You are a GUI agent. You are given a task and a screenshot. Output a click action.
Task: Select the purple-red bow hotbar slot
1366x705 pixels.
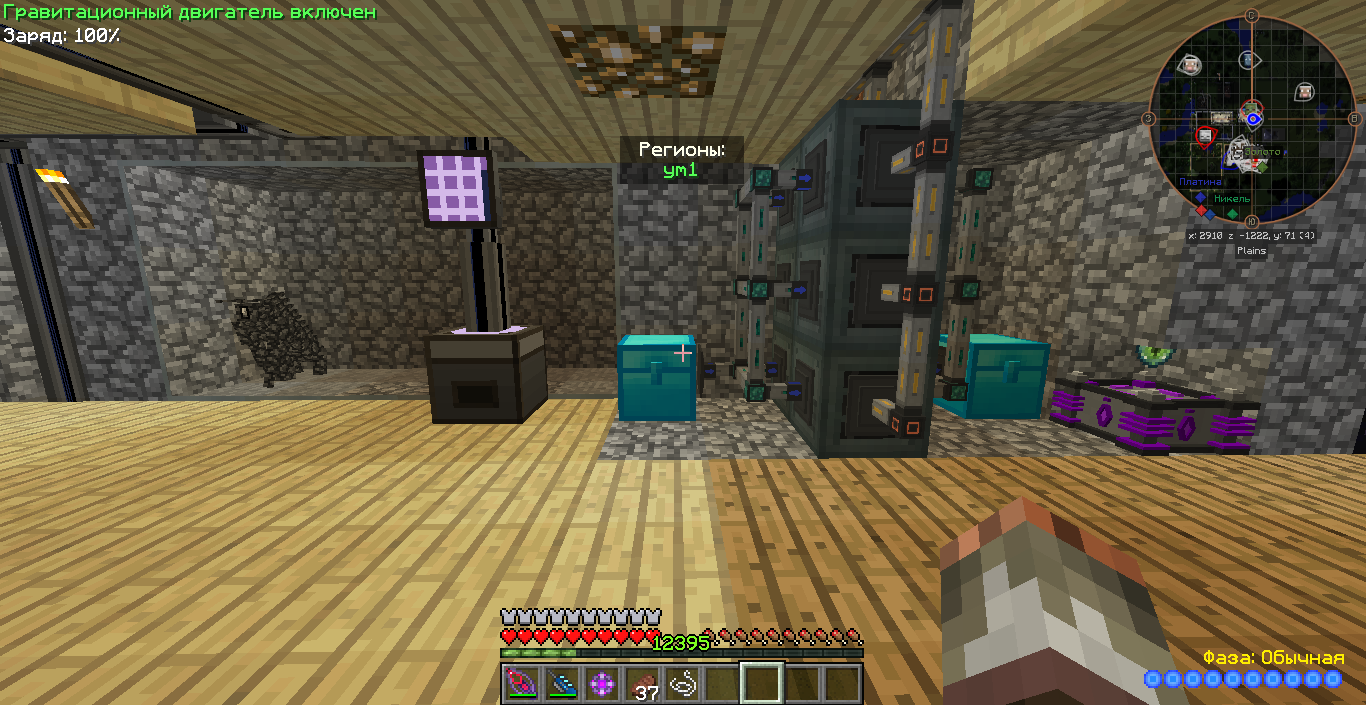pos(521,684)
